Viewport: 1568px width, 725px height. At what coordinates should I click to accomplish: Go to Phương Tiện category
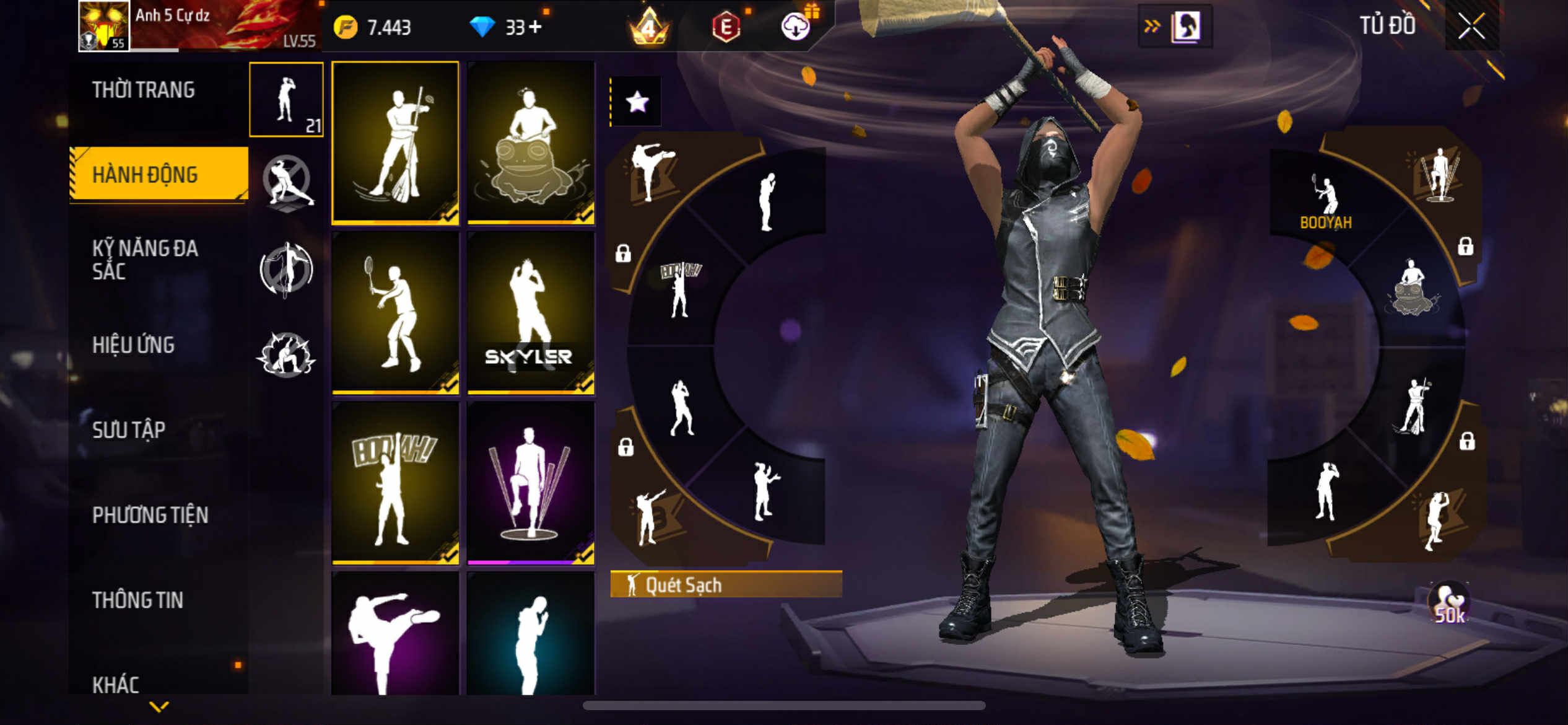(150, 514)
